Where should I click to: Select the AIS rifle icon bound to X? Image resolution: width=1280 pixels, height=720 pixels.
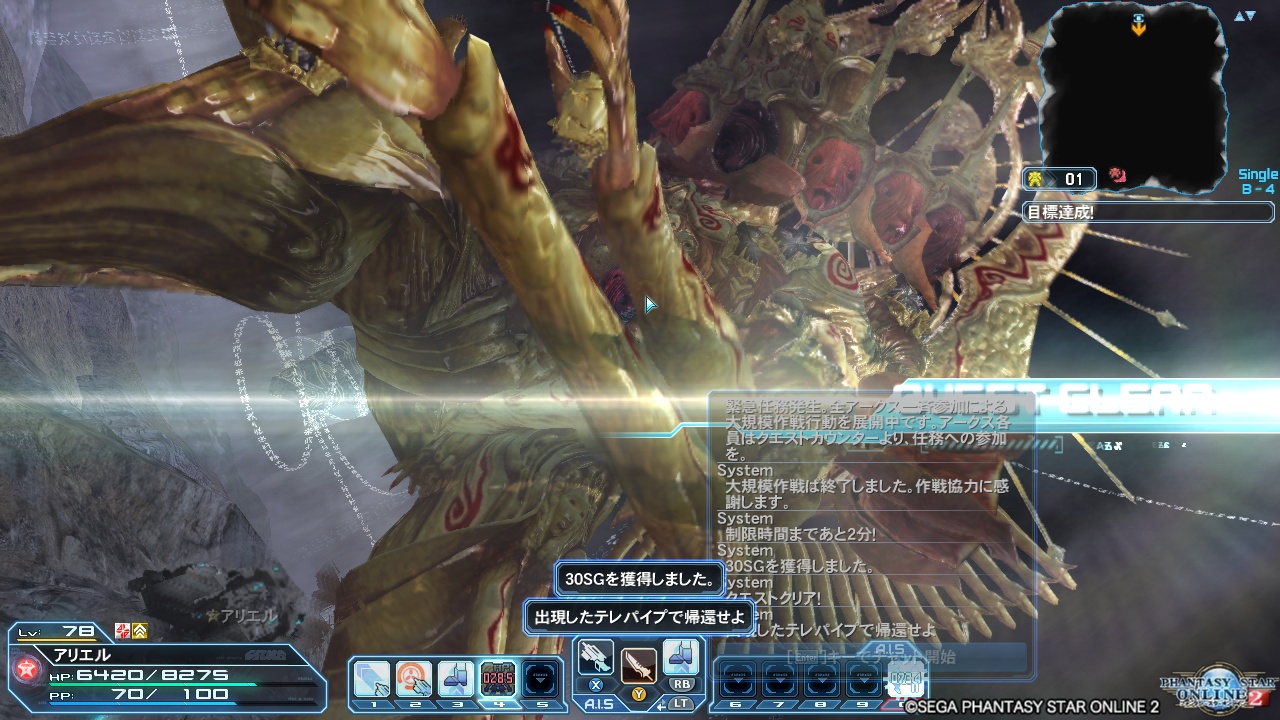click(x=593, y=658)
